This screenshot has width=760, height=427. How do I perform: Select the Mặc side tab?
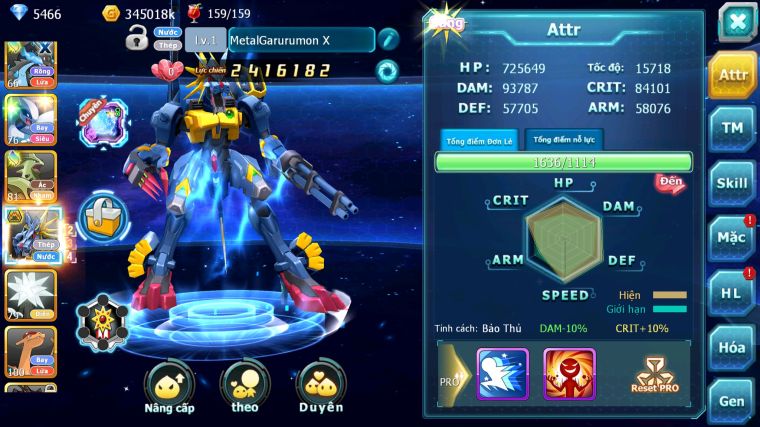[732, 238]
